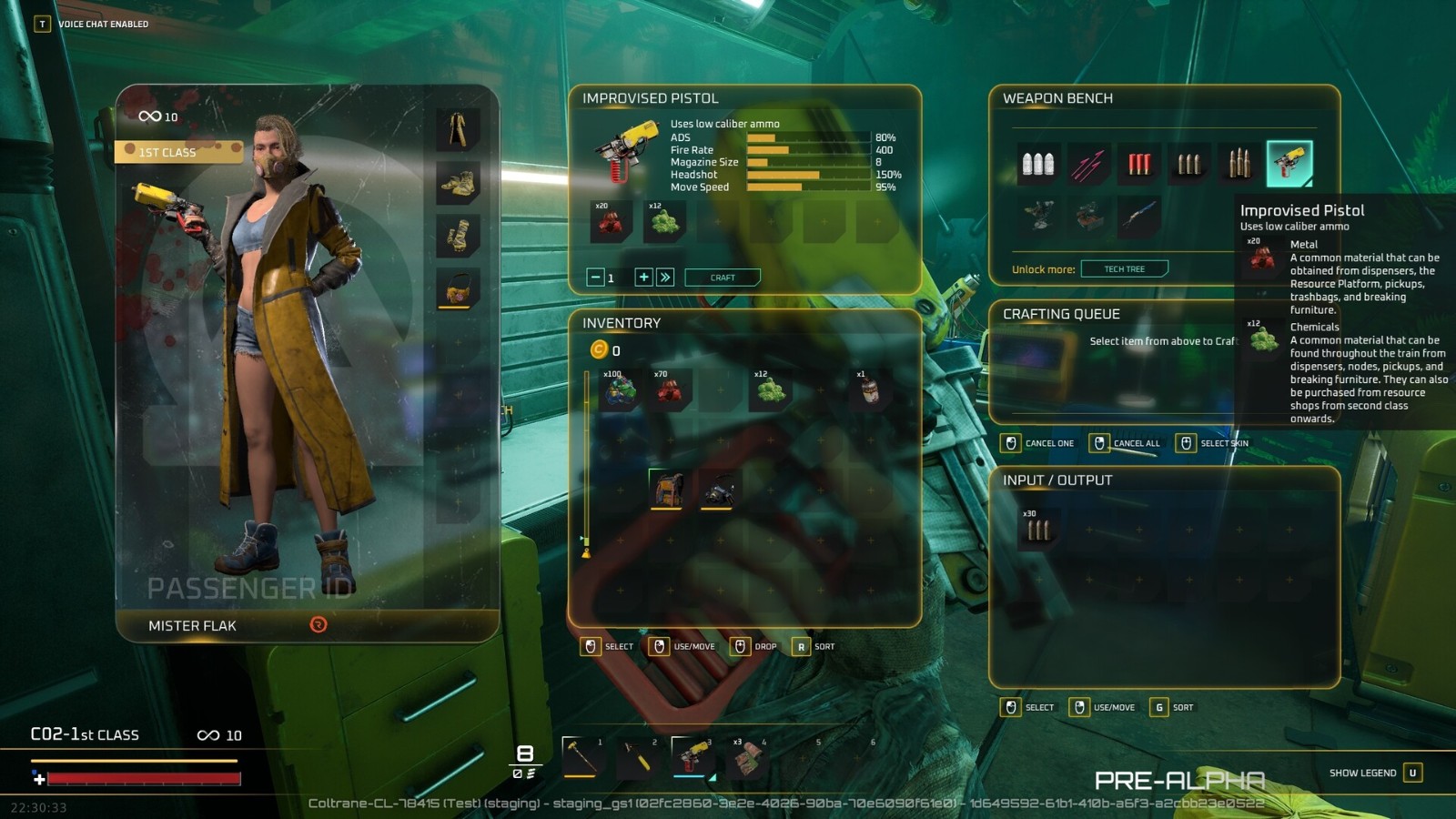Select the boots equipment slot

click(458, 183)
